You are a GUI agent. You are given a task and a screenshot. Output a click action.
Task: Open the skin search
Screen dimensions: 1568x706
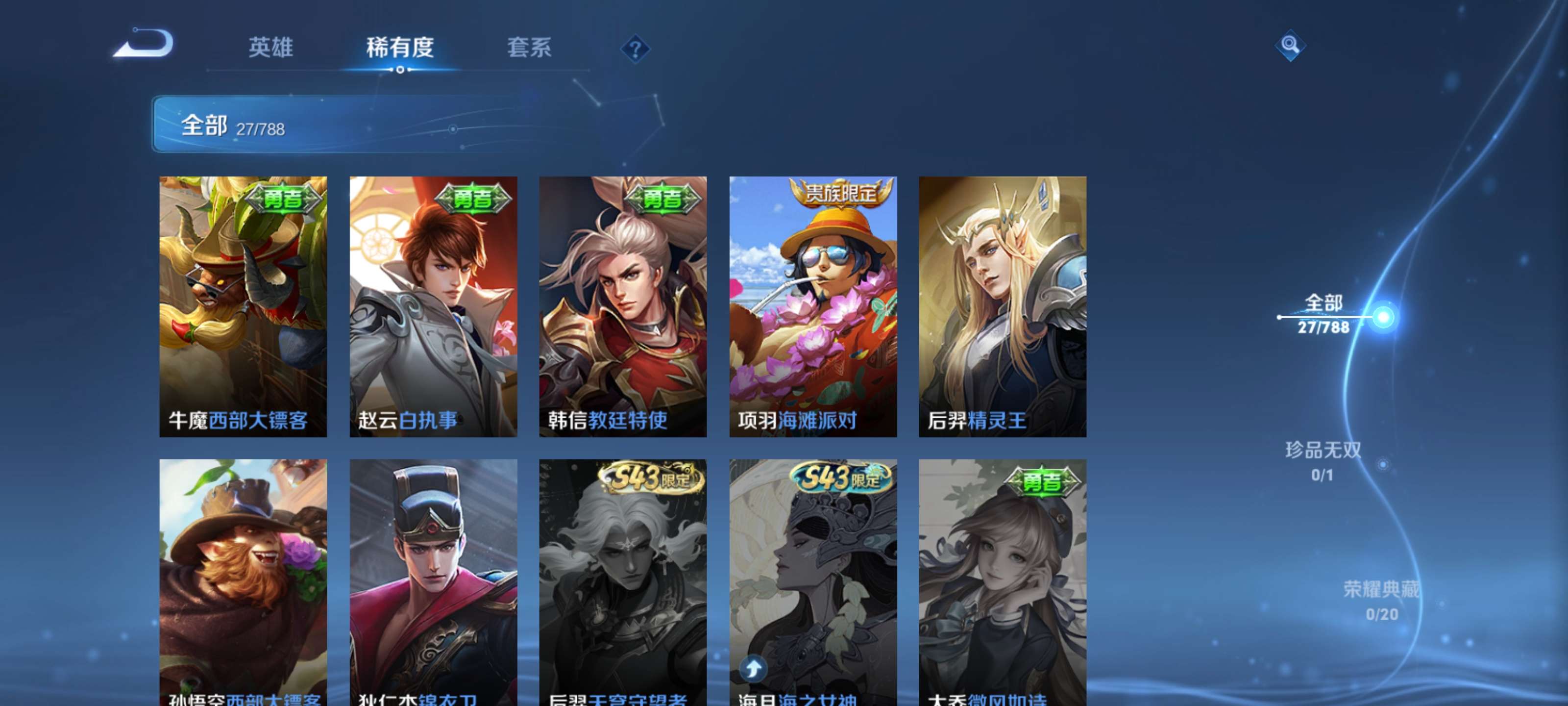(1291, 45)
